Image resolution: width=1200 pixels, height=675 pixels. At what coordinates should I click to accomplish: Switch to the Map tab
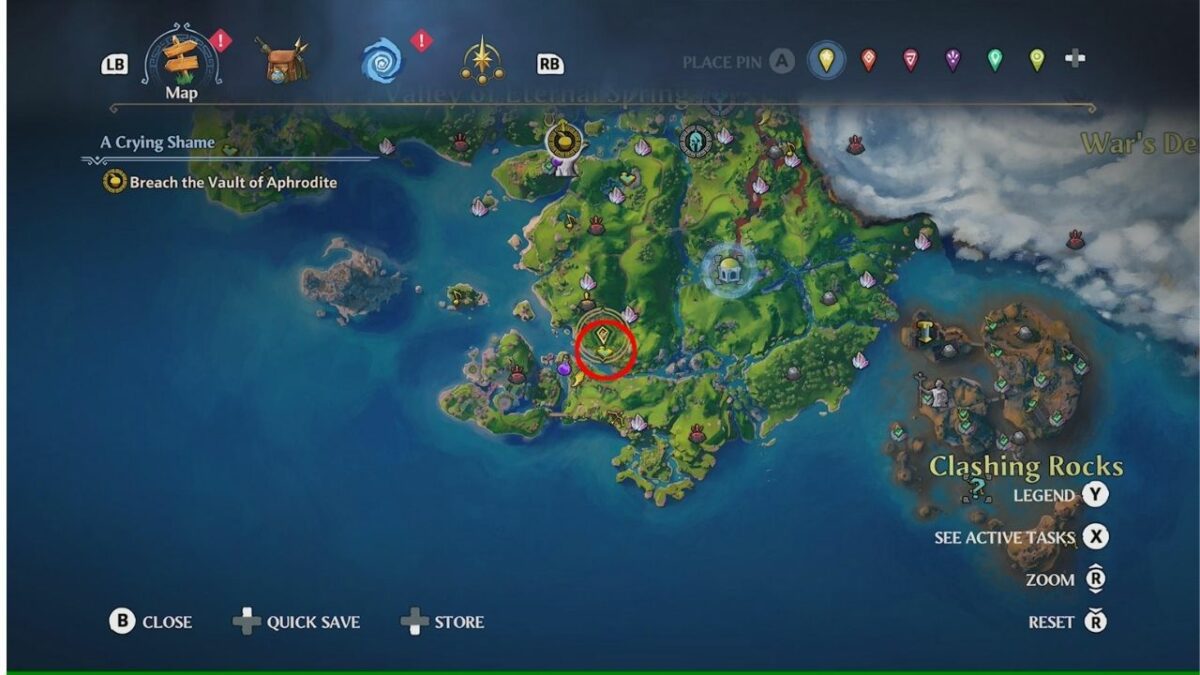(181, 62)
